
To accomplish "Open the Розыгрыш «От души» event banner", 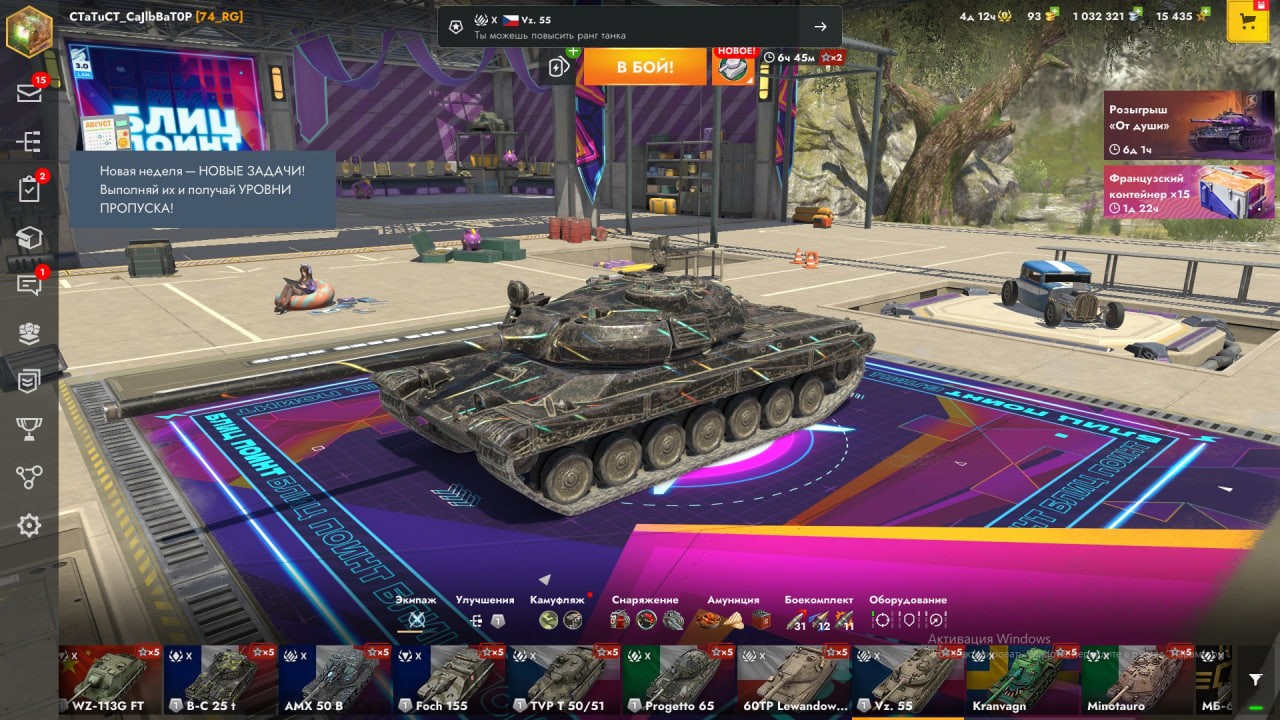I will coord(1189,125).
